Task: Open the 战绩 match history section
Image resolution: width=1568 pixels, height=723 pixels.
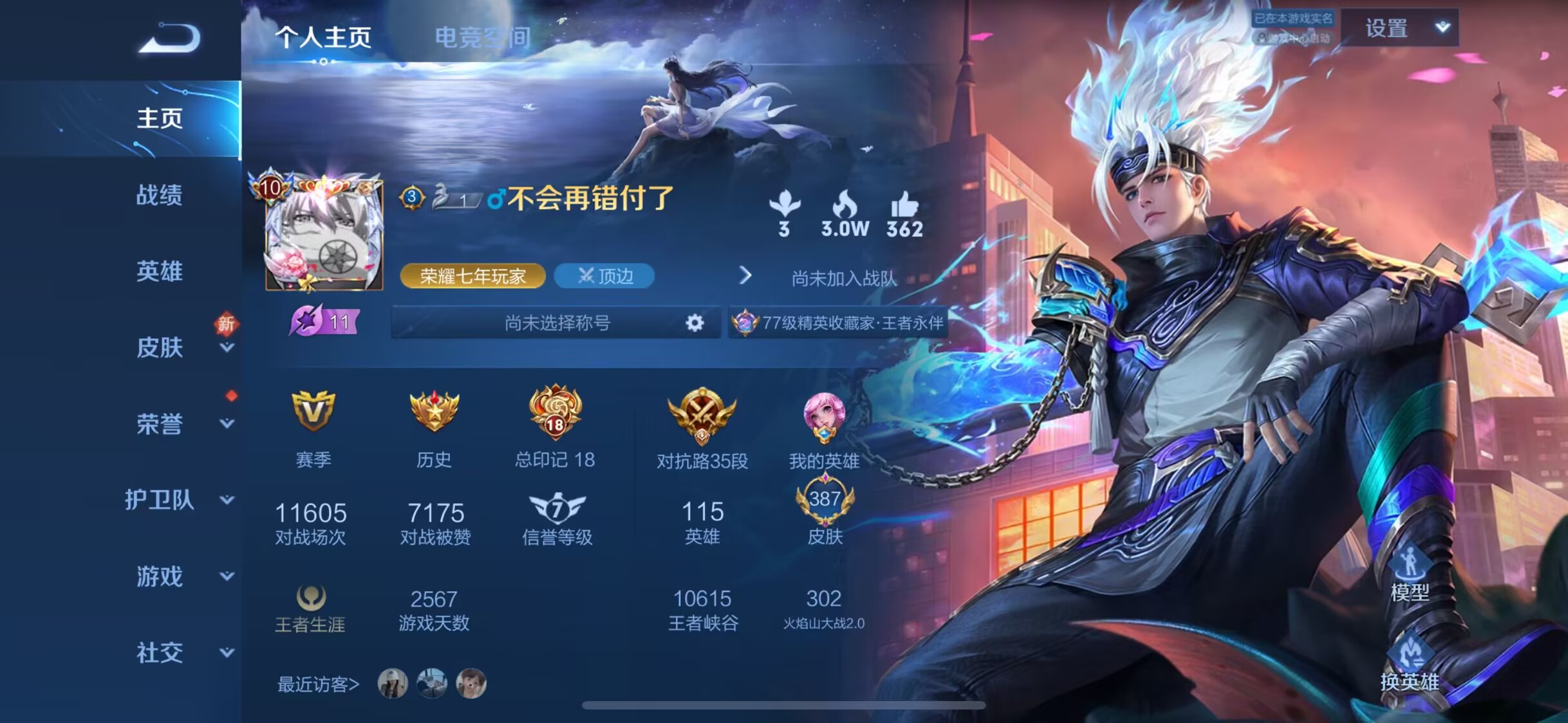Action: 159,195
